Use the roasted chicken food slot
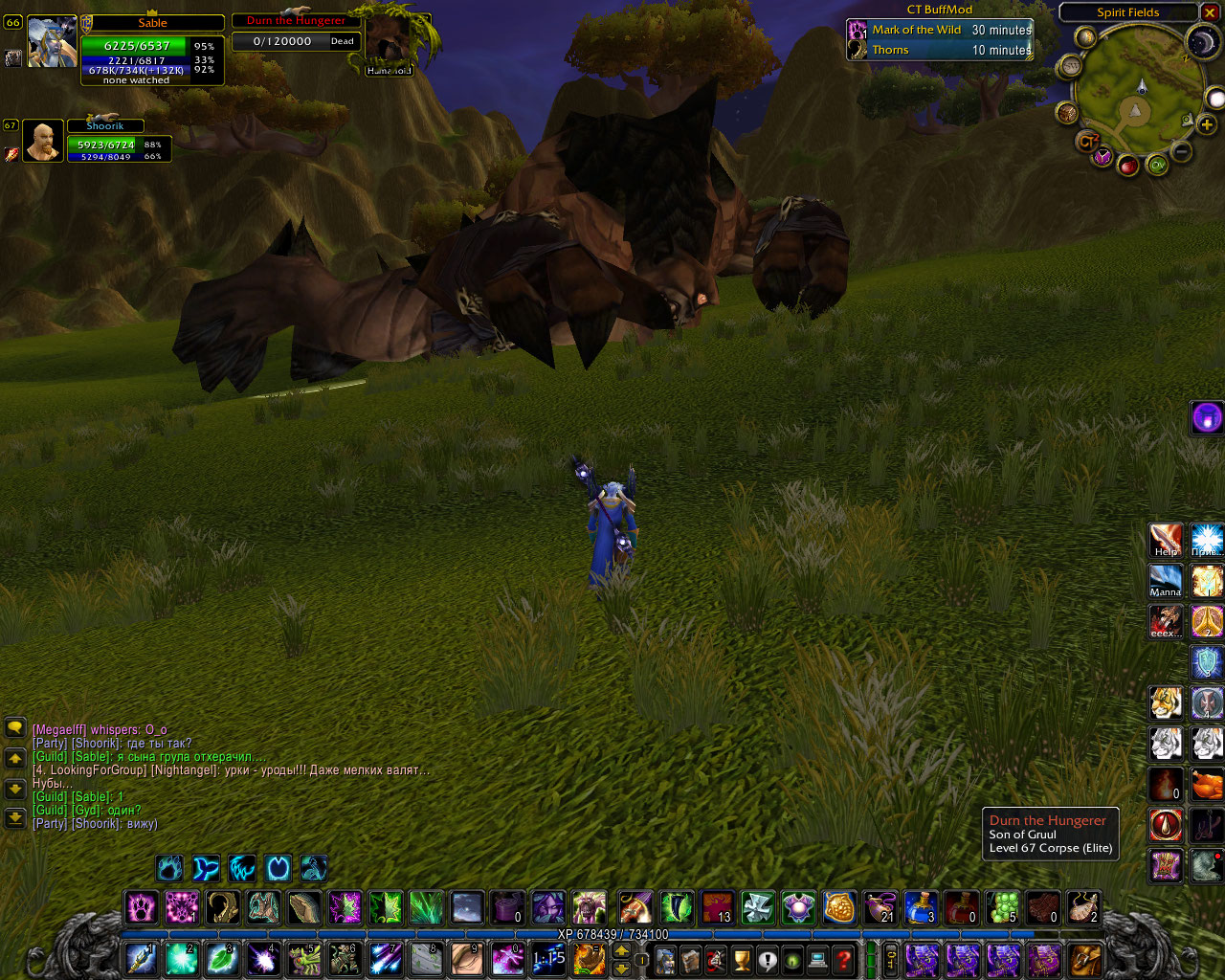Image resolution: width=1225 pixels, height=980 pixels. 1207,784
